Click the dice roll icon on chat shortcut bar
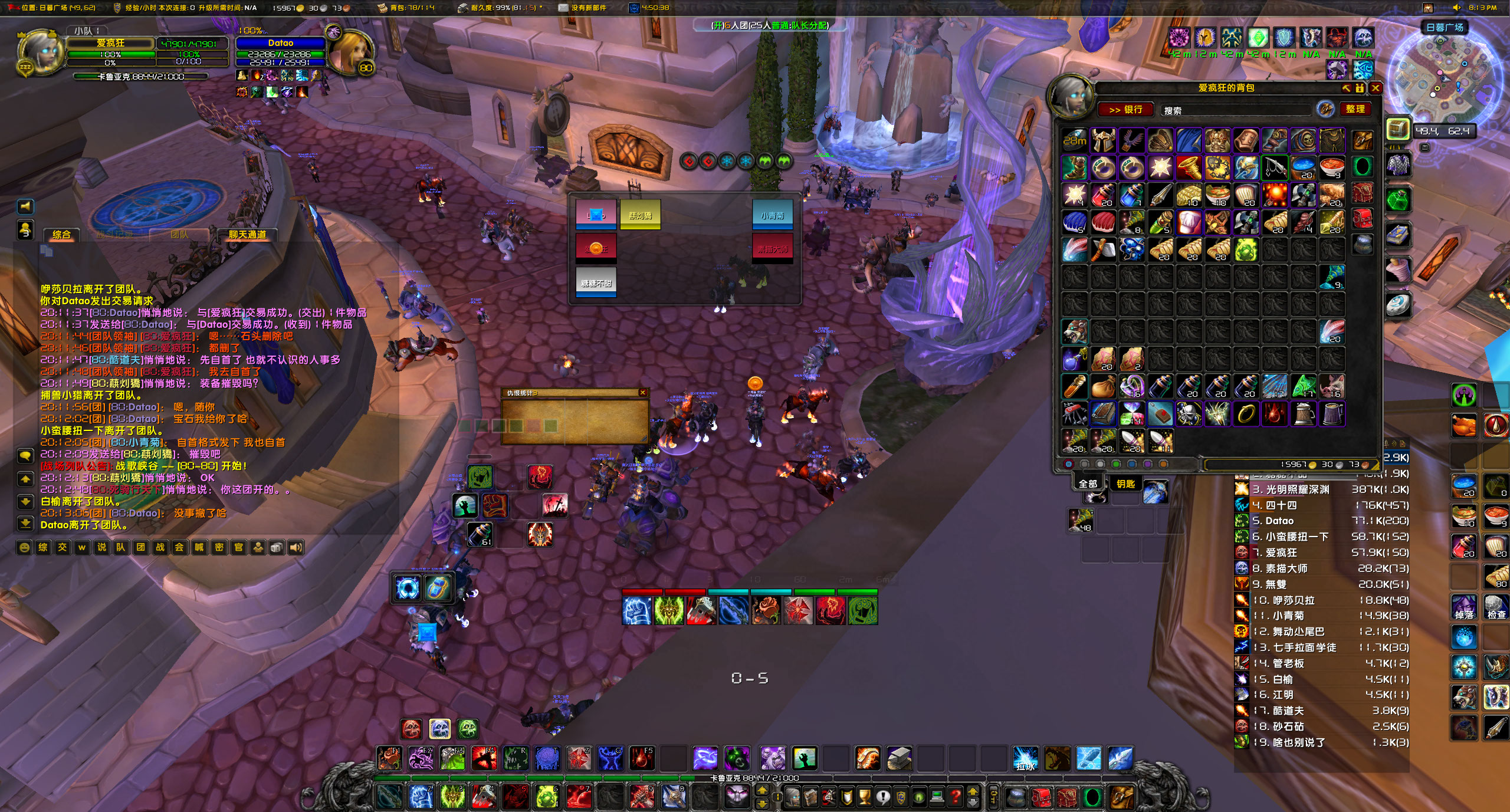Screen dimensions: 1510x812 [x=277, y=547]
